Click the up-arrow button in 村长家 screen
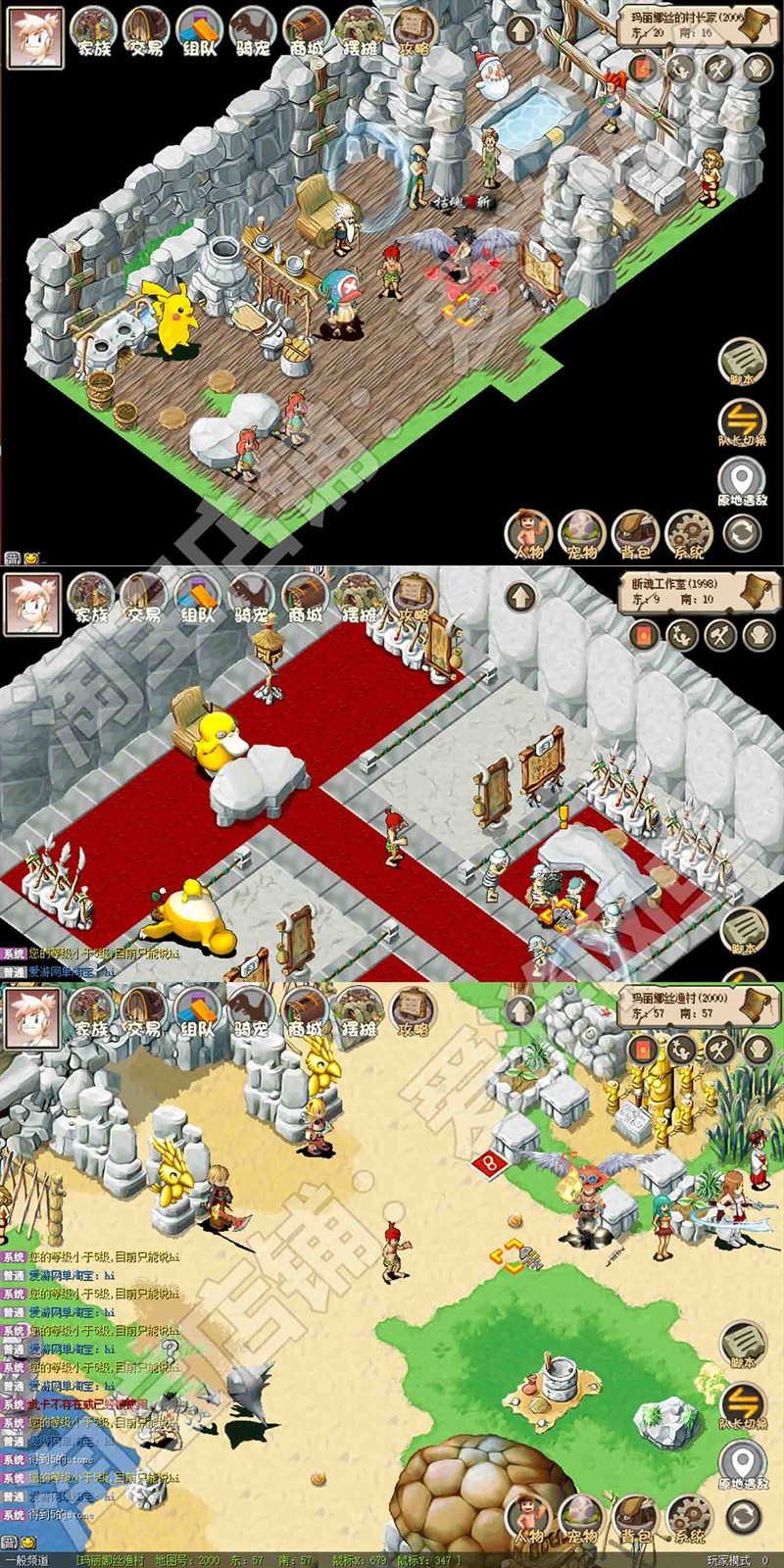The width and height of the screenshot is (784, 1568). [x=519, y=31]
